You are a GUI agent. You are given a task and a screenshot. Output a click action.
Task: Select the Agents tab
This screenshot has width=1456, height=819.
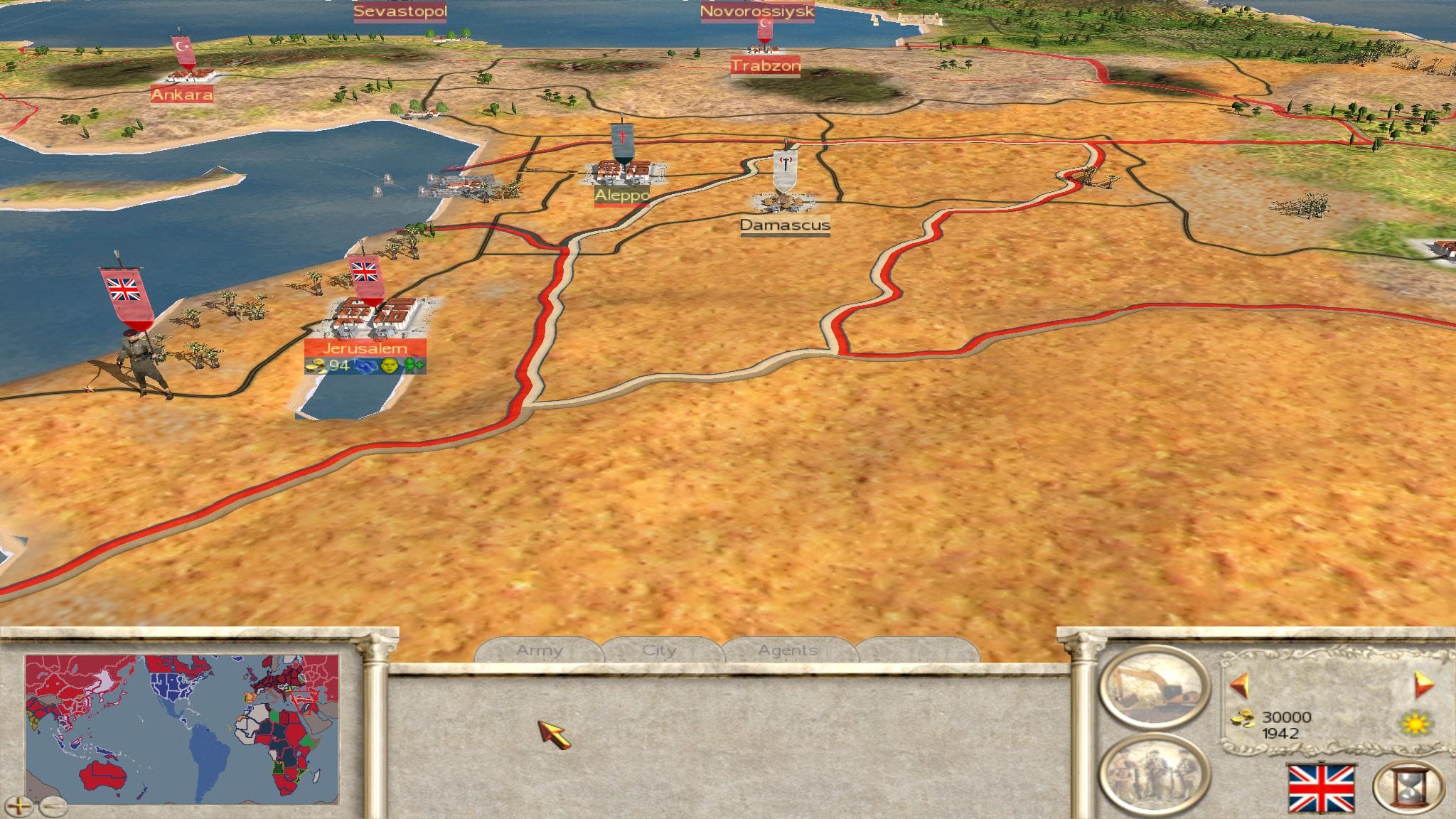(787, 651)
